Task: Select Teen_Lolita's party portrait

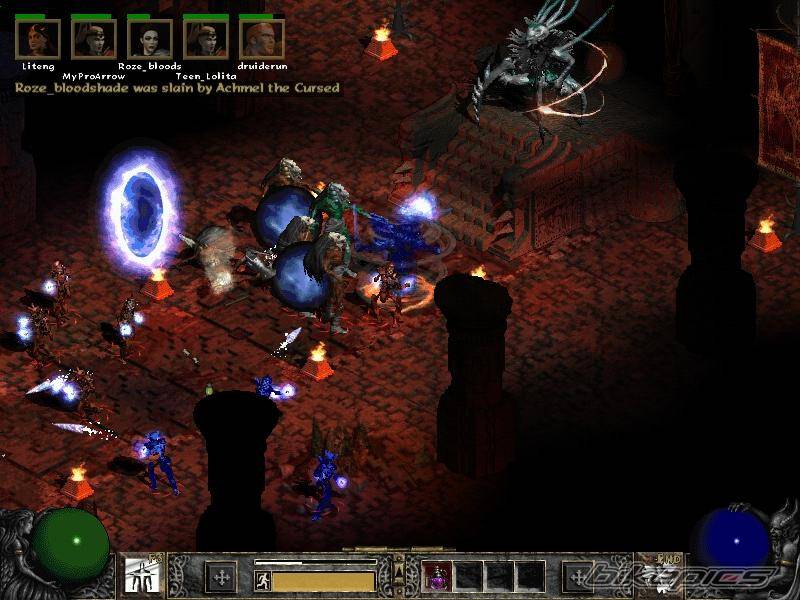Action: (206, 39)
